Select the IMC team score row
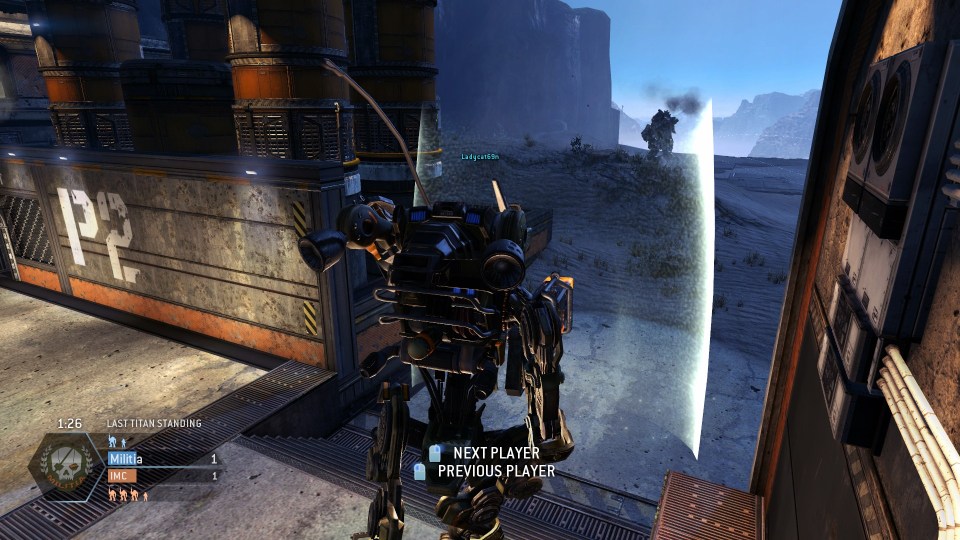960x540 pixels. 162,476
